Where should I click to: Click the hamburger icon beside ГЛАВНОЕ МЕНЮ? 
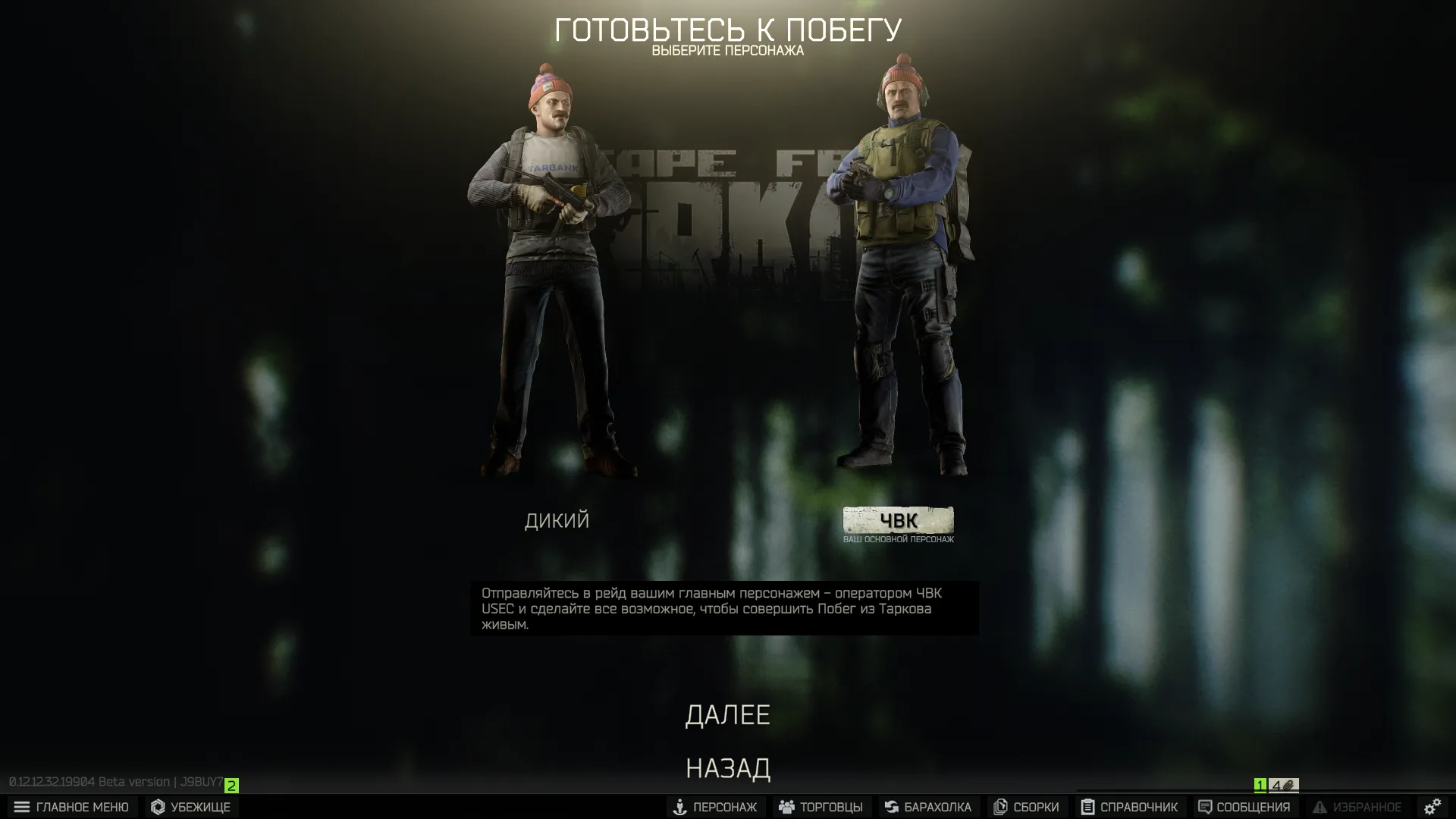pos(20,807)
